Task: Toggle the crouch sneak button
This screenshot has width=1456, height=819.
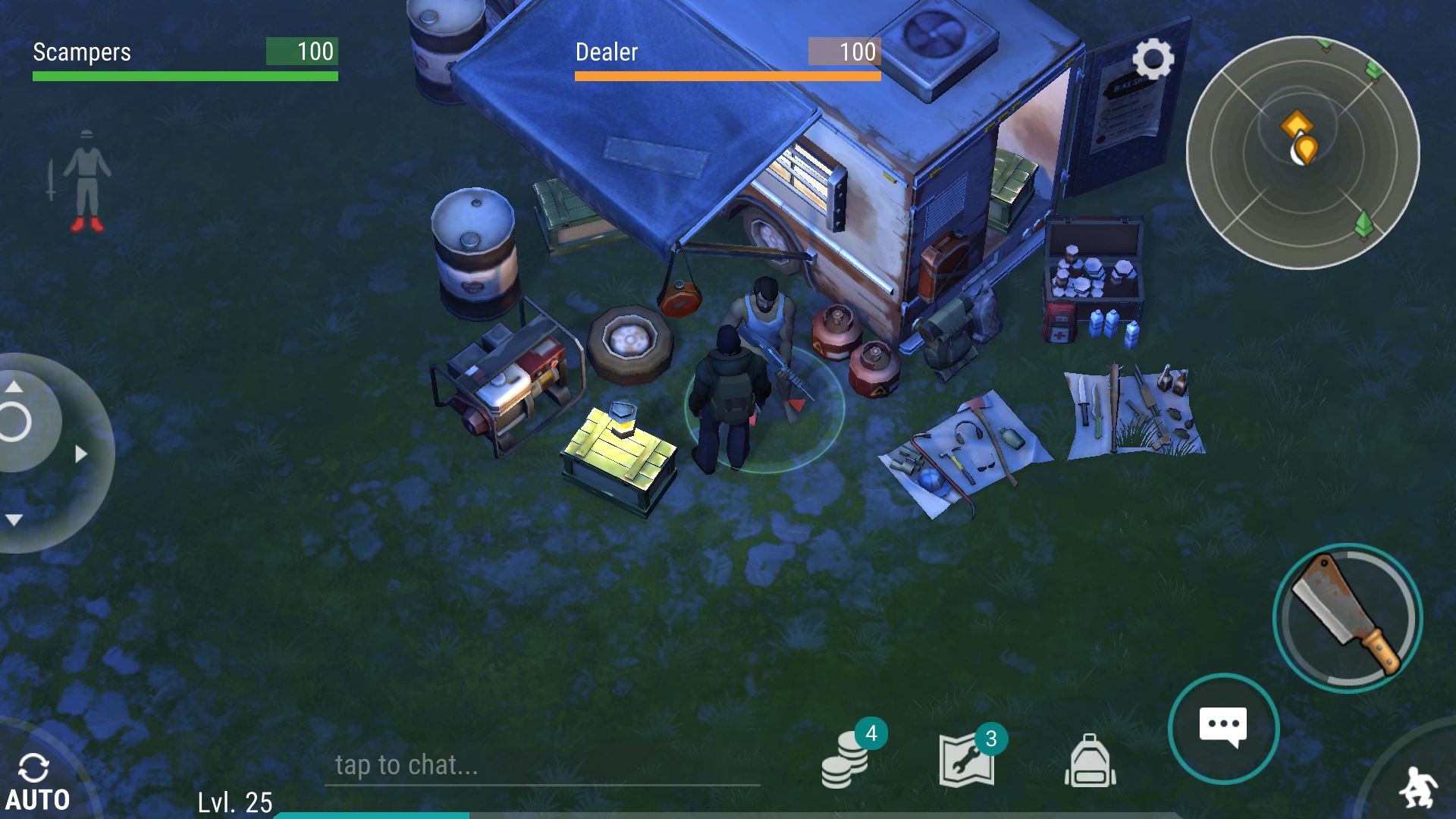Action: click(x=1417, y=787)
